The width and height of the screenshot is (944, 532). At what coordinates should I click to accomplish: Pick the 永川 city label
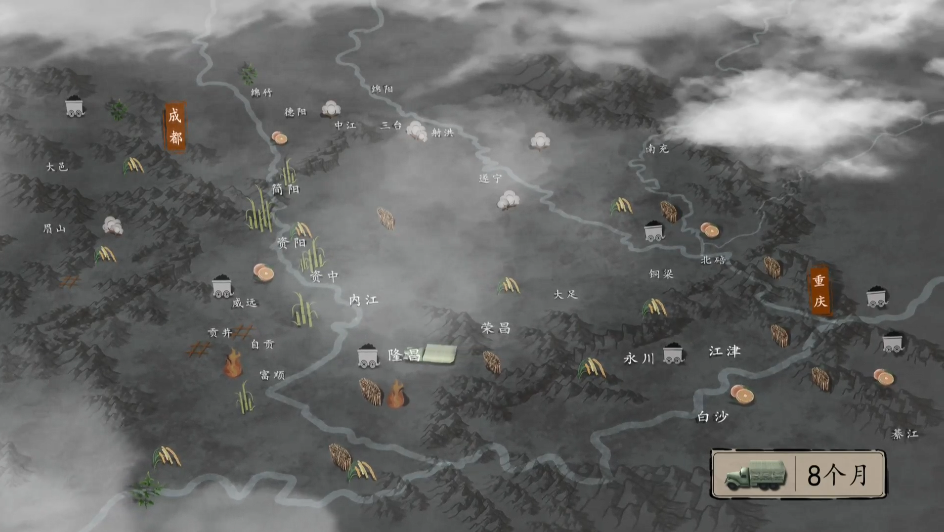pos(639,357)
